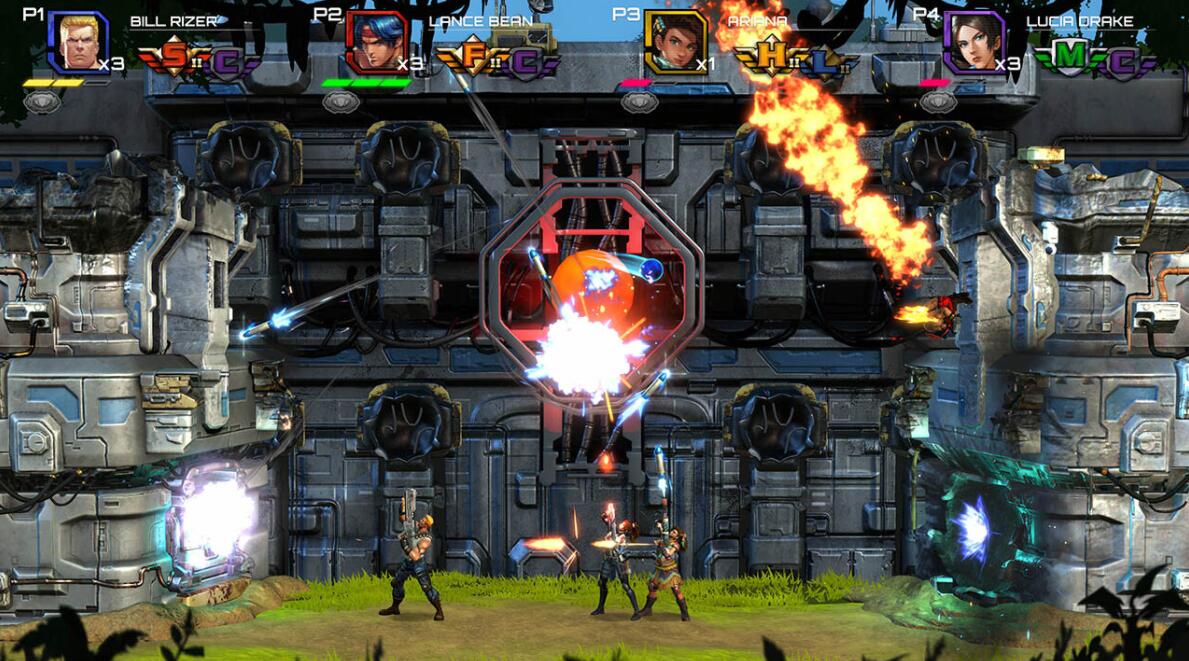Click the grey shield badge under Lucia Drake
1189x661 pixels.
(938, 101)
